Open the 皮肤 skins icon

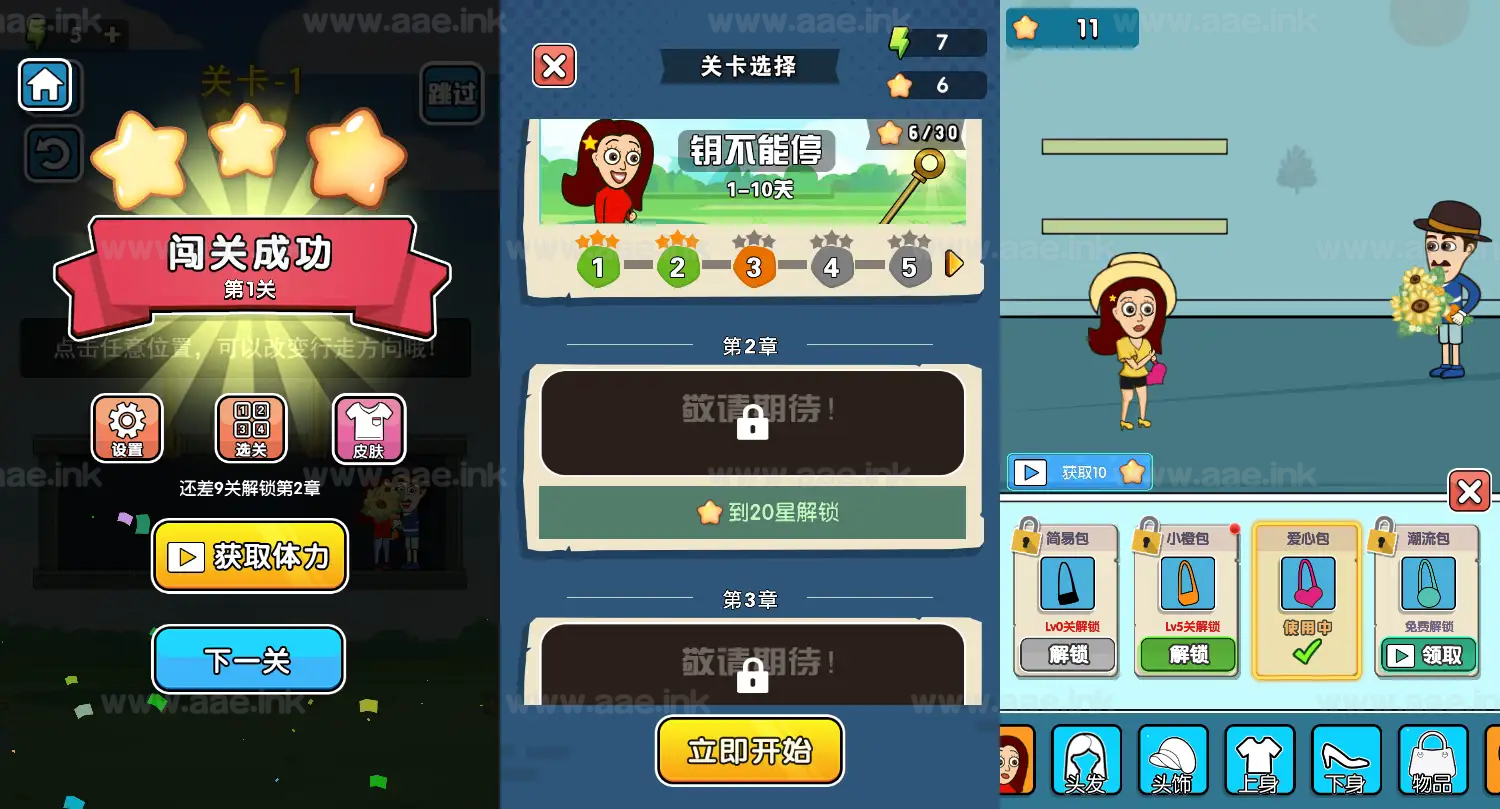coord(371,428)
